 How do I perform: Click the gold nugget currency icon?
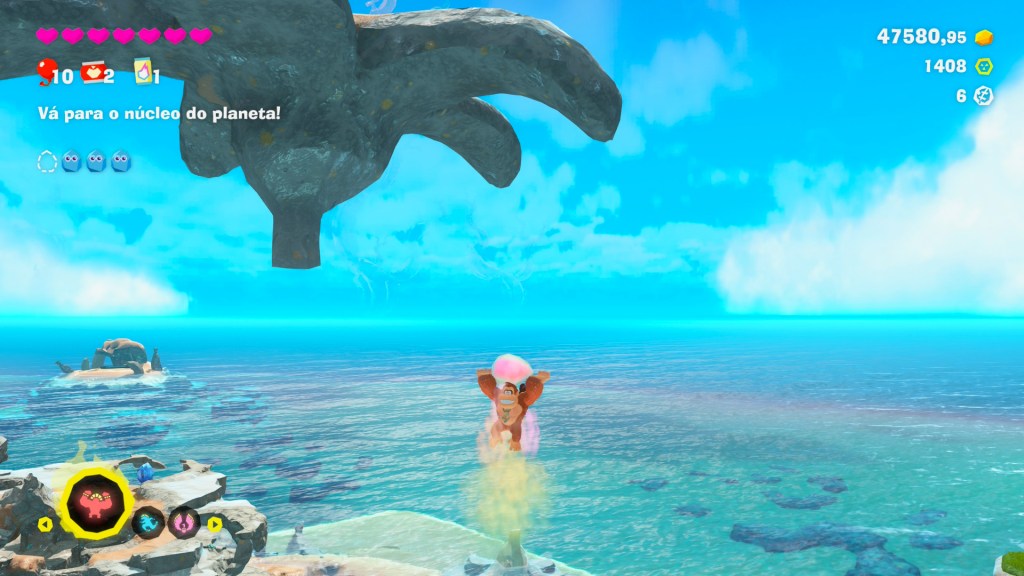point(985,37)
